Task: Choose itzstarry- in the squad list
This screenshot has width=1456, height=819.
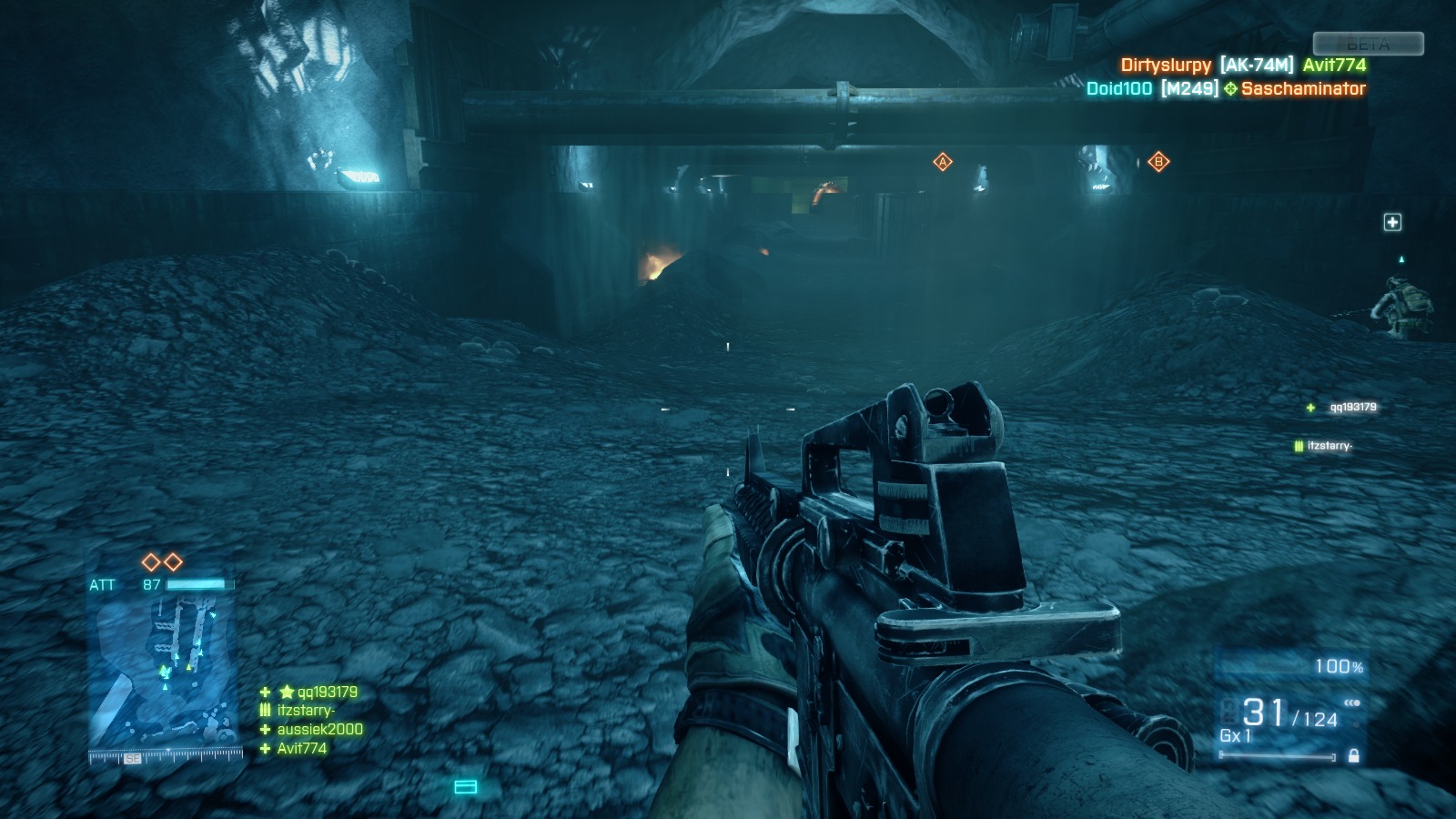Action: tap(306, 711)
